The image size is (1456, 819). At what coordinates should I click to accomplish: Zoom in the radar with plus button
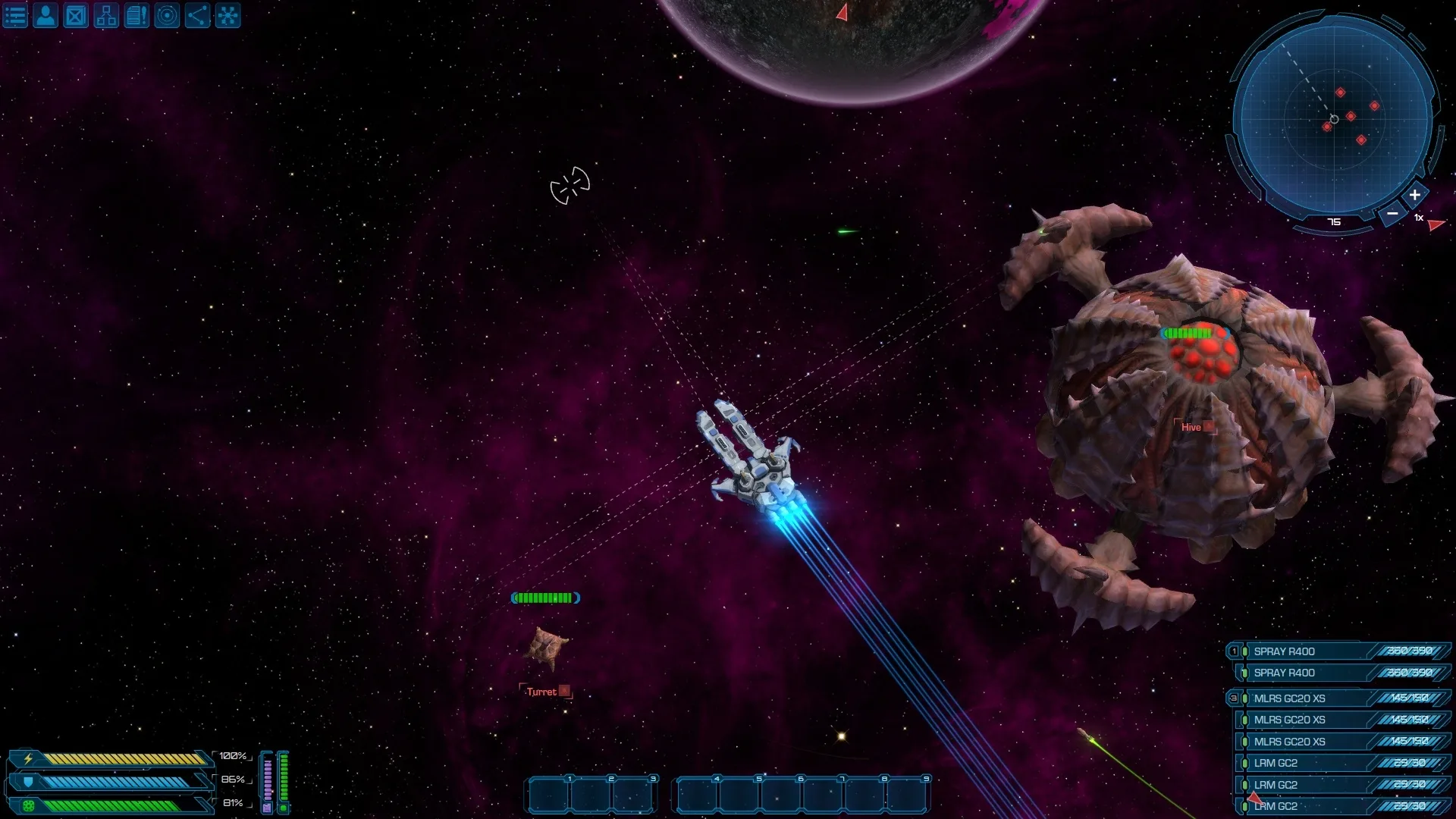pos(1414,195)
